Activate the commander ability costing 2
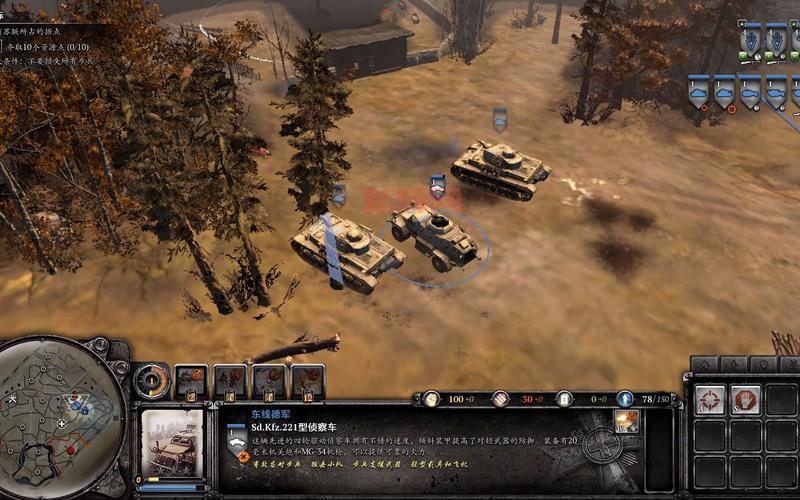The image size is (800, 500). 191,381
